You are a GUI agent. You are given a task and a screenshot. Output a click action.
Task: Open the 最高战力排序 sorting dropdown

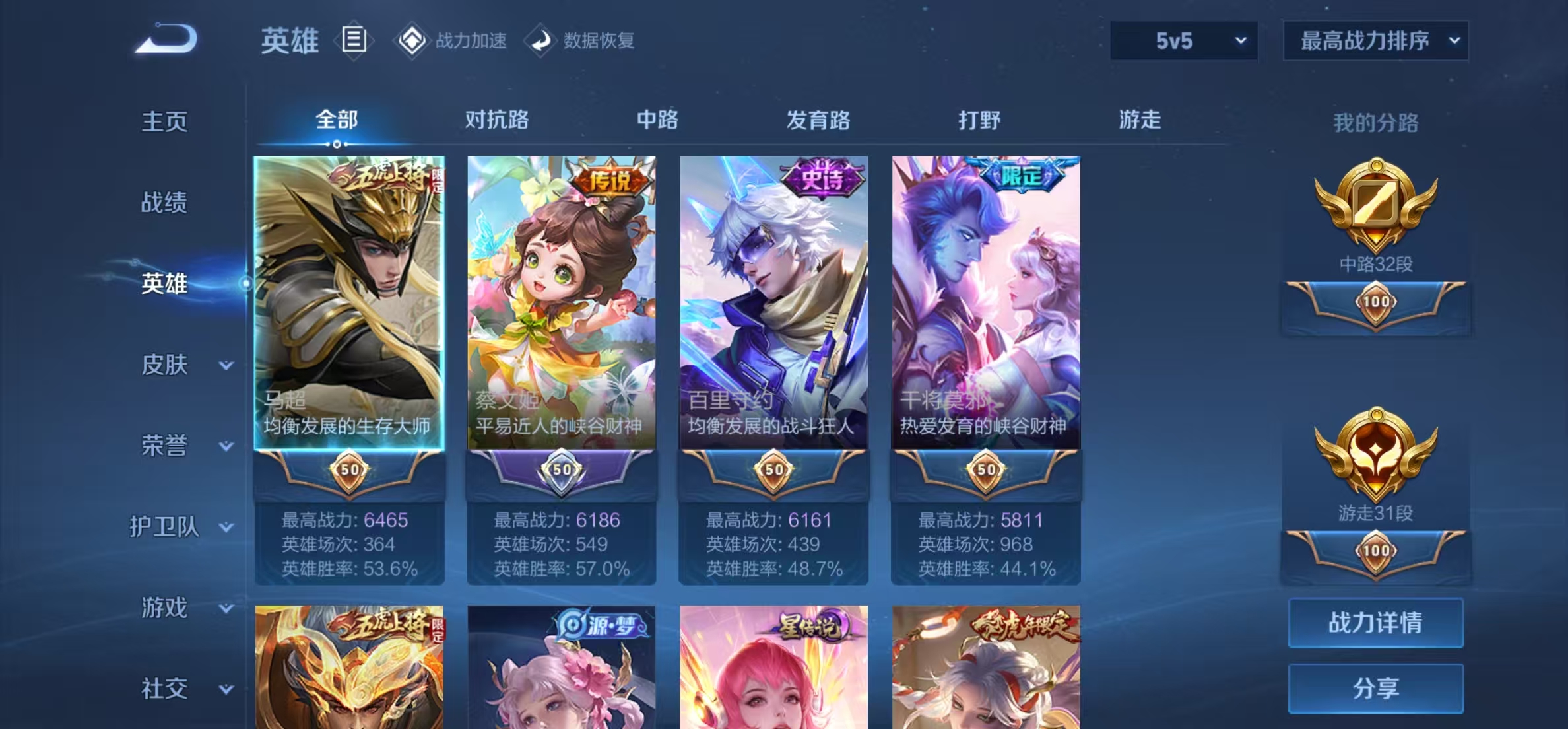[x=1375, y=41]
